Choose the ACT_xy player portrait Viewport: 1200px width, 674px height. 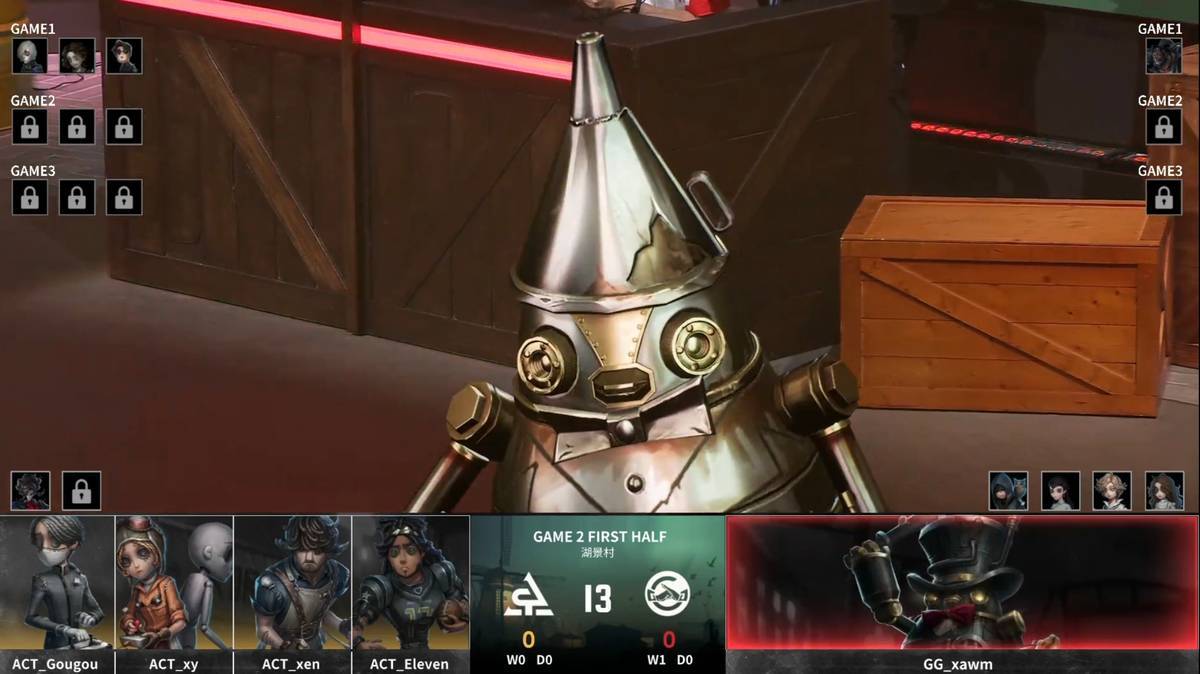pyautogui.click(x=174, y=593)
